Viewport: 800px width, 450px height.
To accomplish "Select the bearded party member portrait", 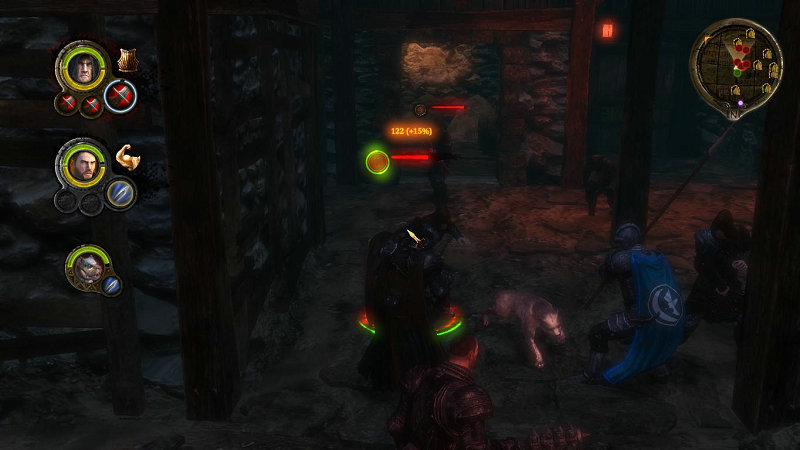I will click(x=82, y=163).
